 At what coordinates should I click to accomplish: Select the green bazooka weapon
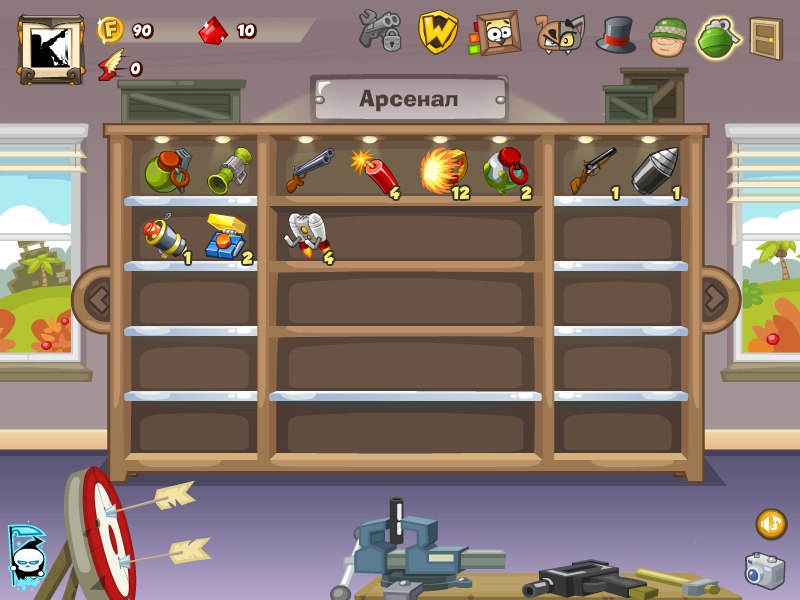(x=231, y=171)
